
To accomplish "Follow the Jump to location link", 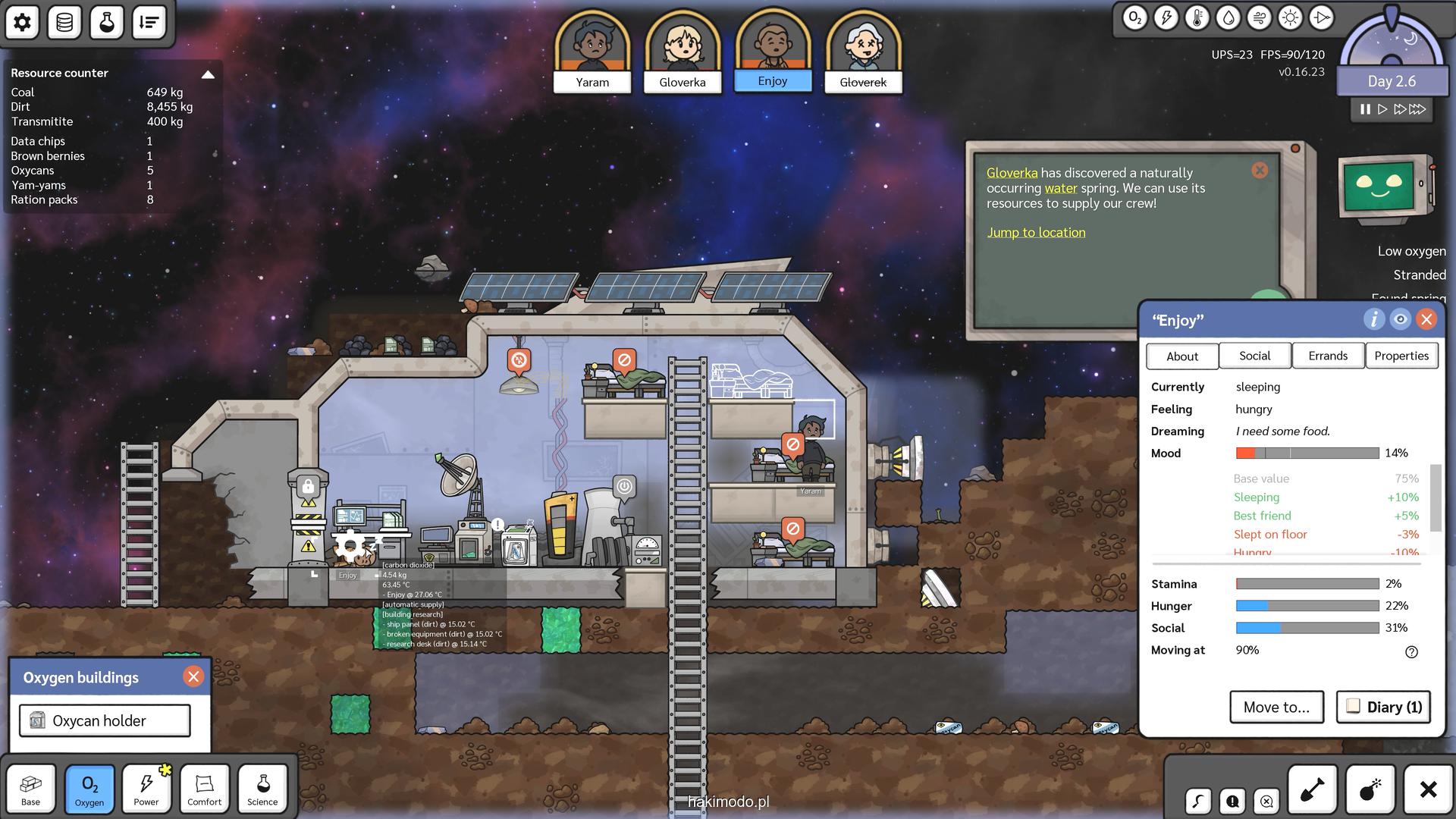I will [x=1036, y=233].
